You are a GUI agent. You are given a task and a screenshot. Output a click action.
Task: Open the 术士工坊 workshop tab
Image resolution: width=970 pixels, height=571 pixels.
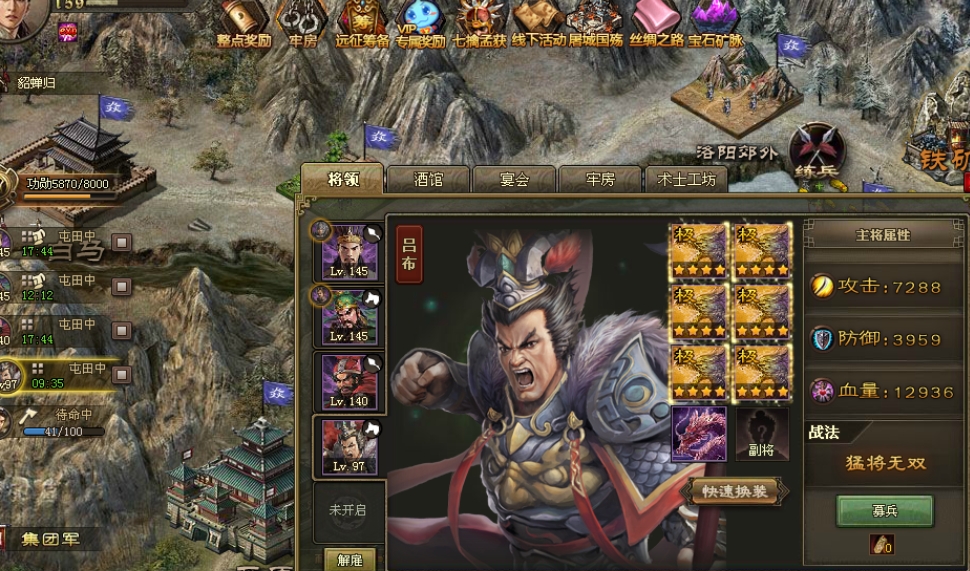686,180
